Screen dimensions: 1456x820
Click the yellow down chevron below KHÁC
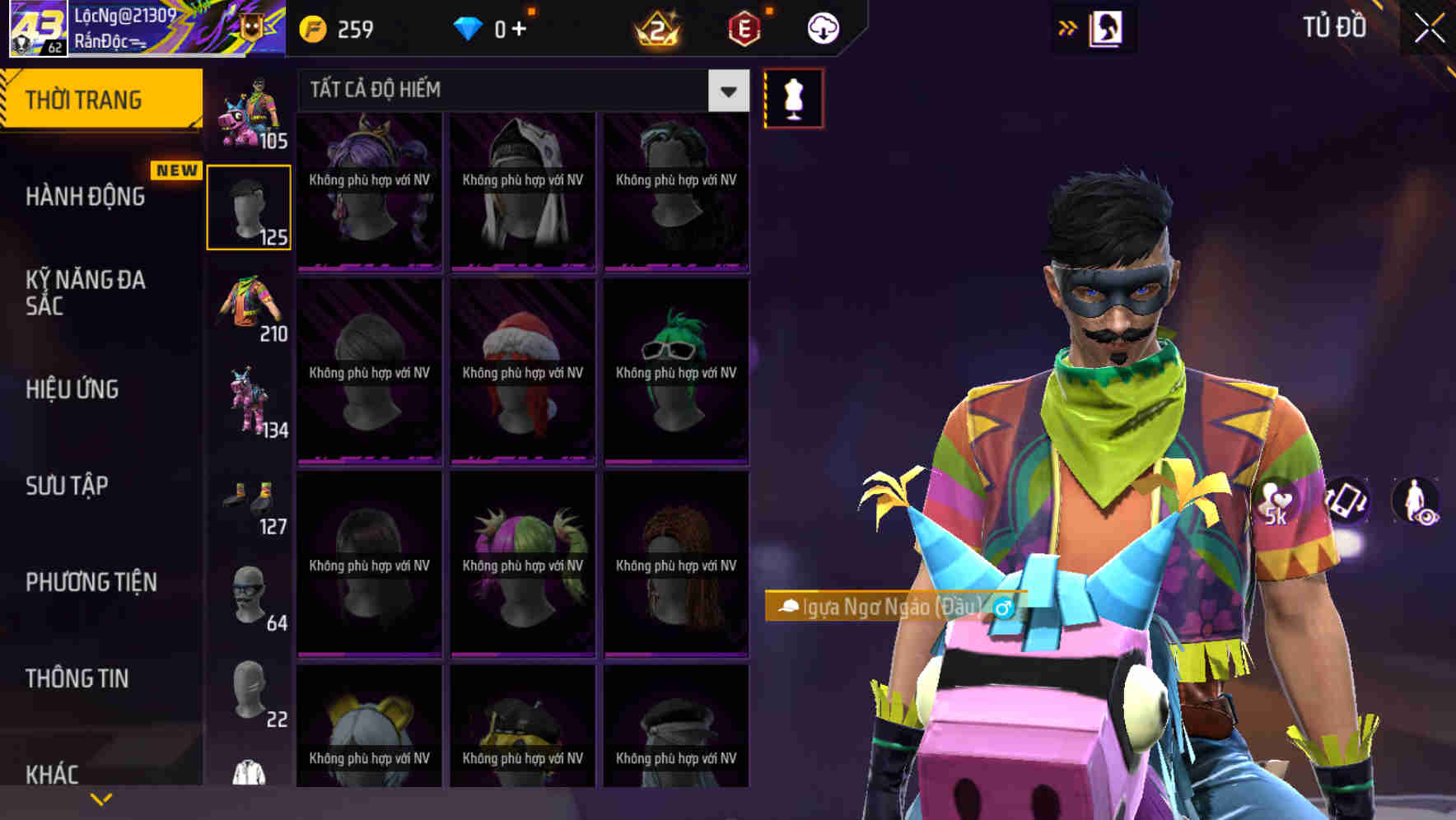click(99, 799)
